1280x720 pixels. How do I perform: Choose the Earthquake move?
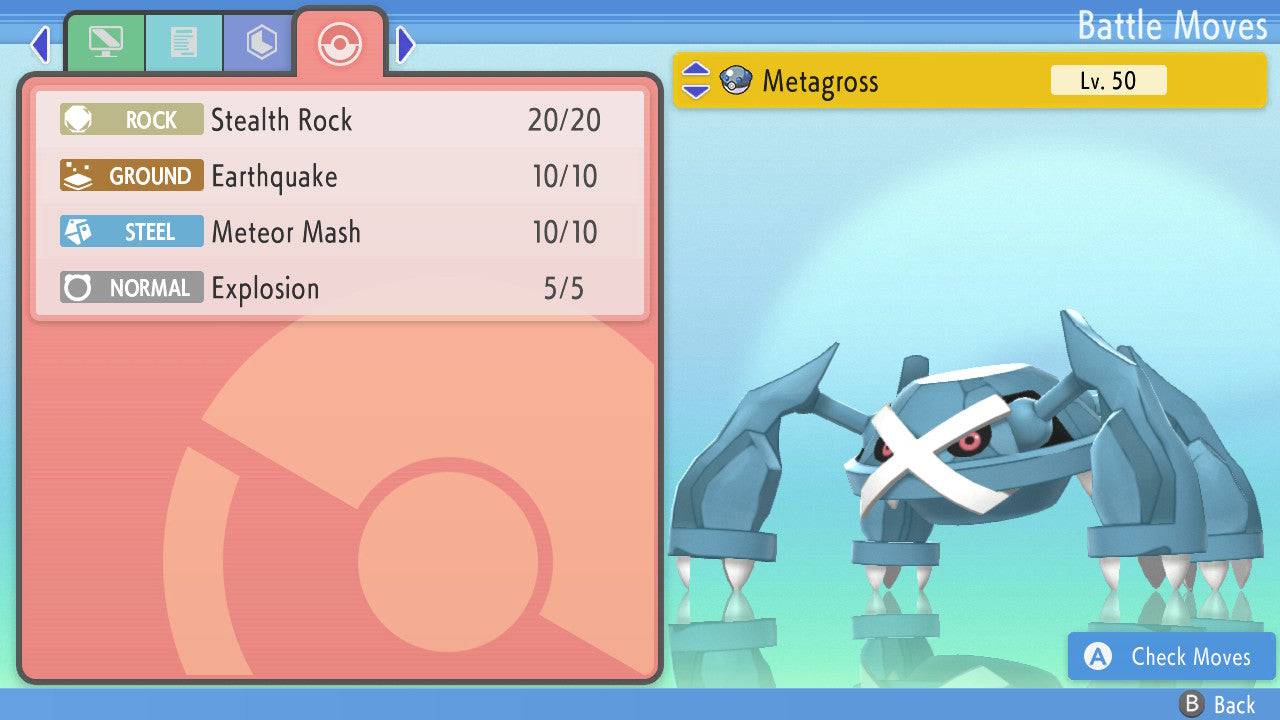coord(340,177)
